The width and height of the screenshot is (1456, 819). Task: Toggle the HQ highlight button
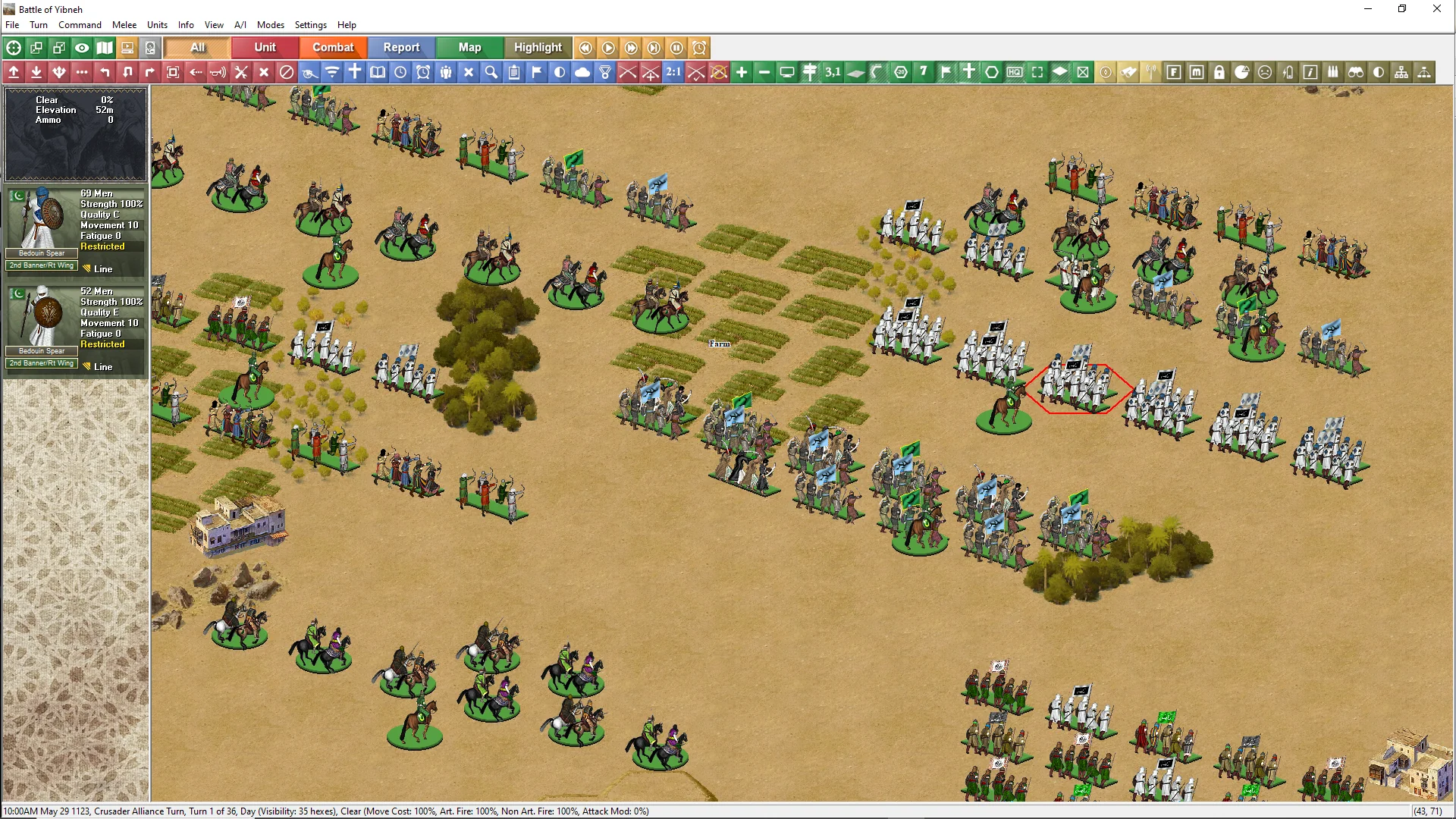coord(1015,72)
